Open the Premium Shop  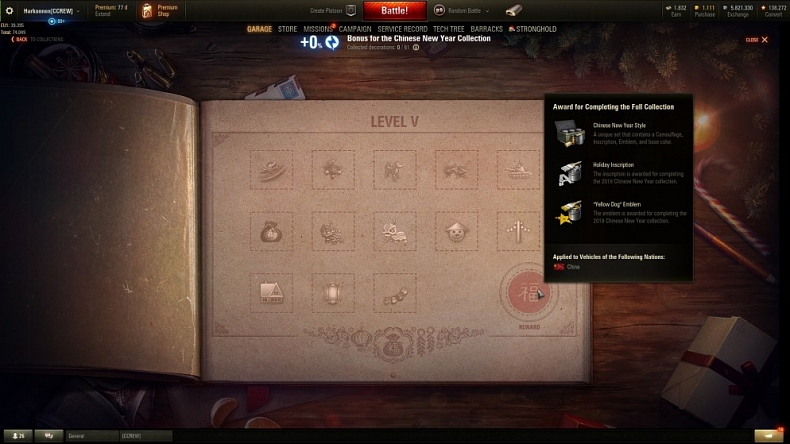click(x=160, y=10)
